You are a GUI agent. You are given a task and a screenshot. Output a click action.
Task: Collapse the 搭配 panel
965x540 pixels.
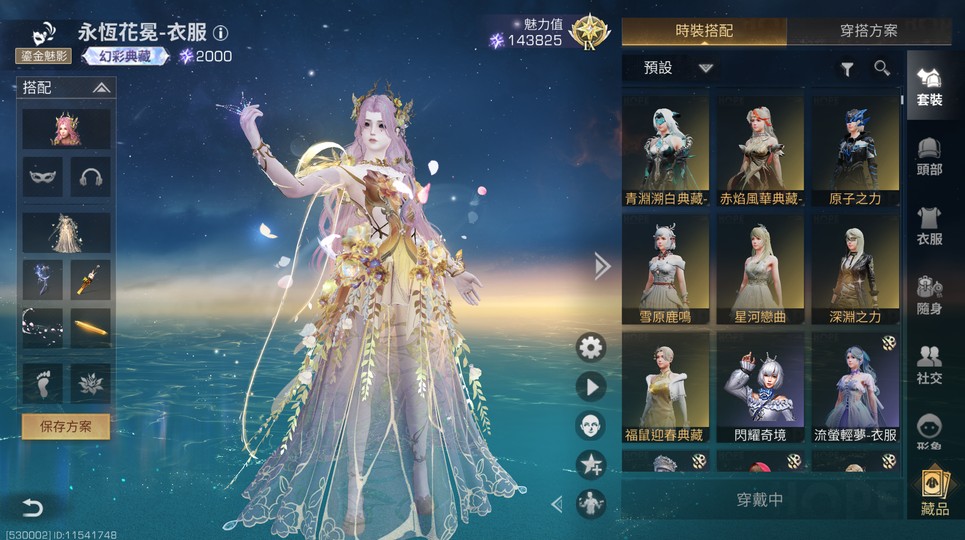[x=100, y=88]
